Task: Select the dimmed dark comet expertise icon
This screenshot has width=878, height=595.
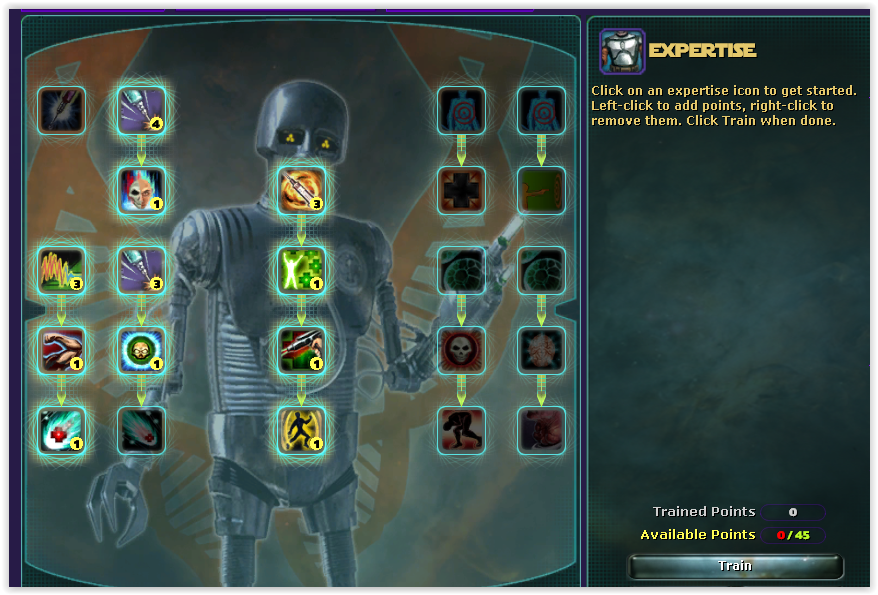Action: click(141, 430)
